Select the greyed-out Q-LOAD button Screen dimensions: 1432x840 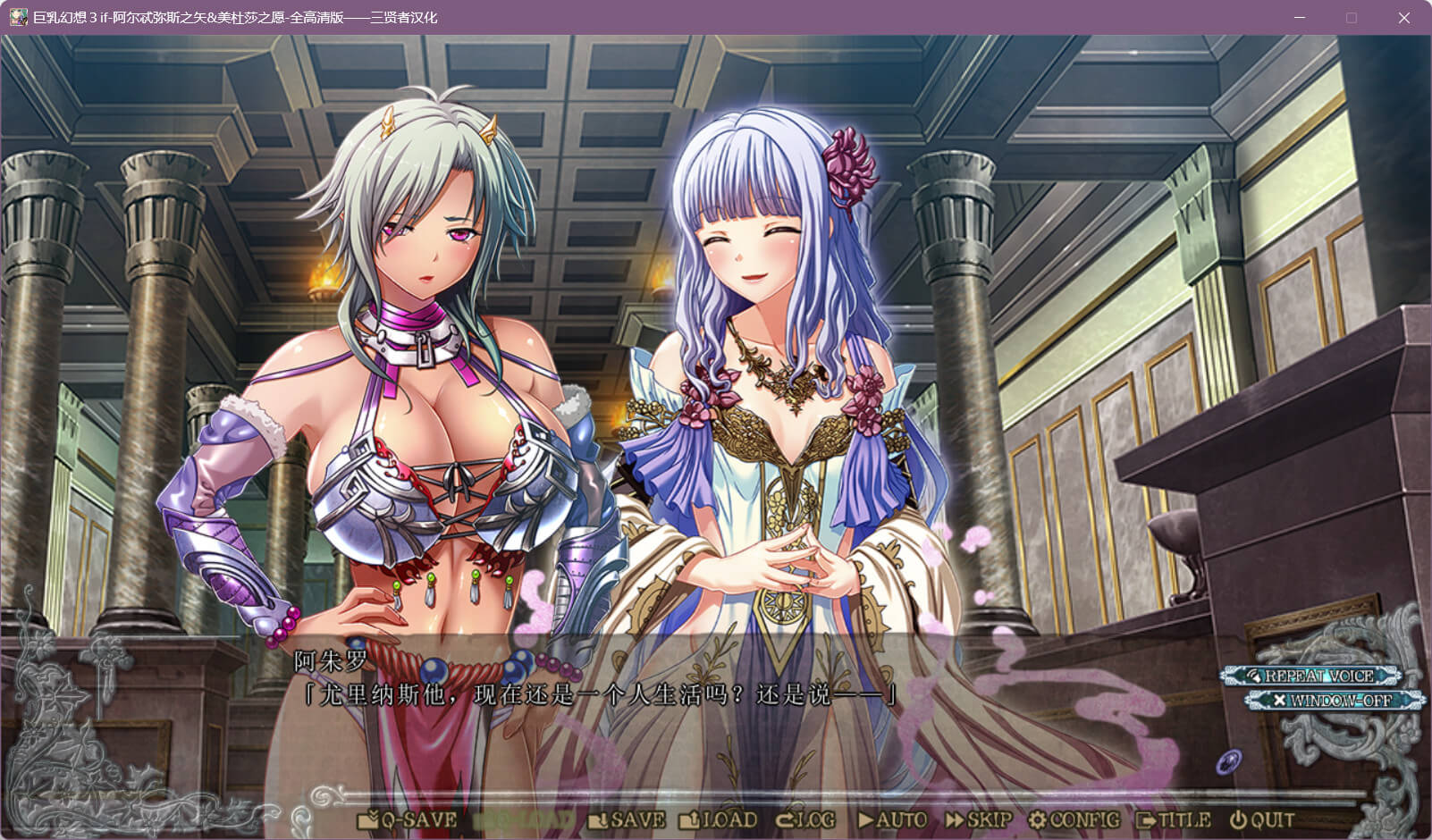(x=523, y=819)
